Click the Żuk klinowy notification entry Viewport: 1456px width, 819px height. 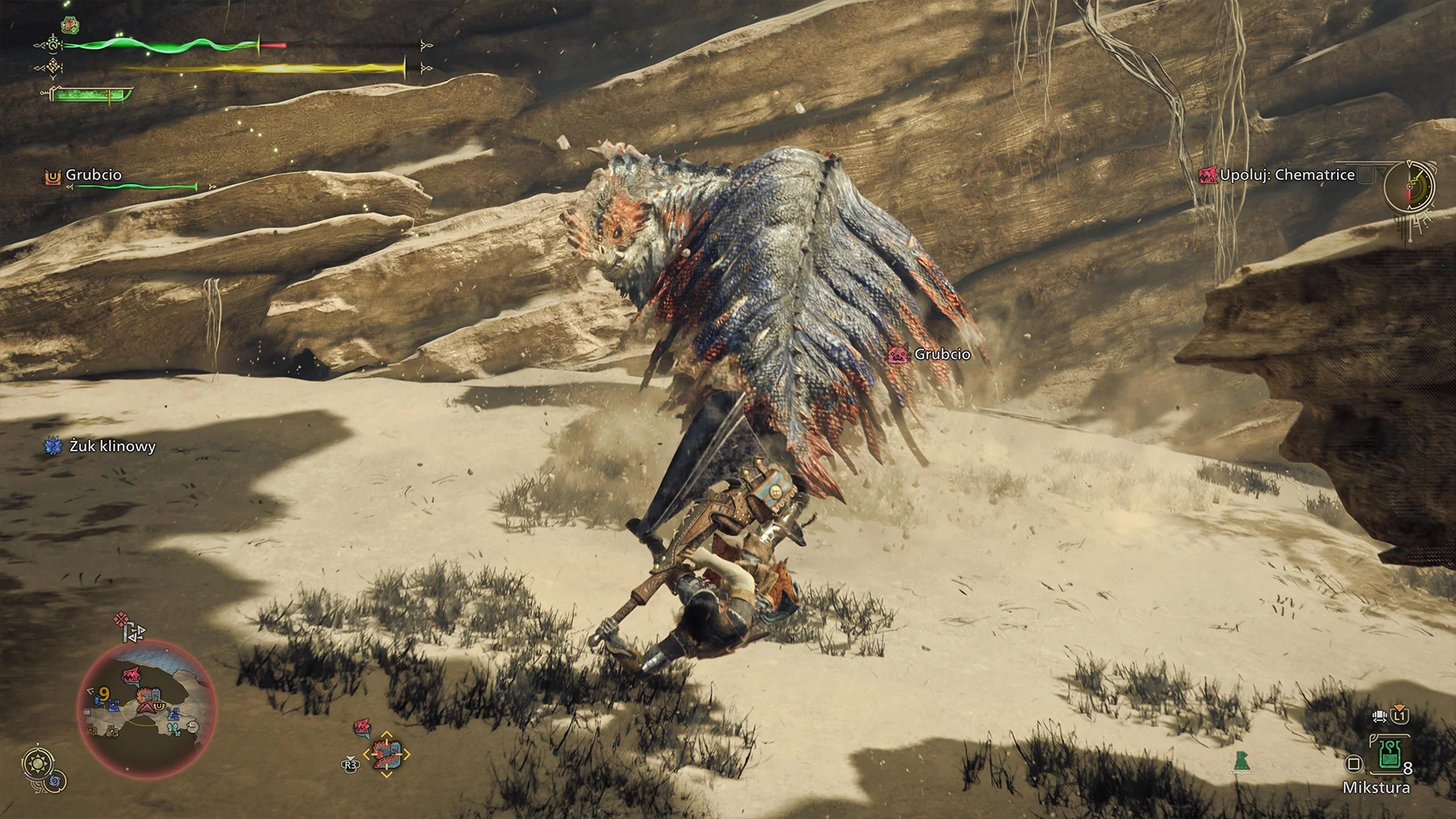click(x=111, y=447)
